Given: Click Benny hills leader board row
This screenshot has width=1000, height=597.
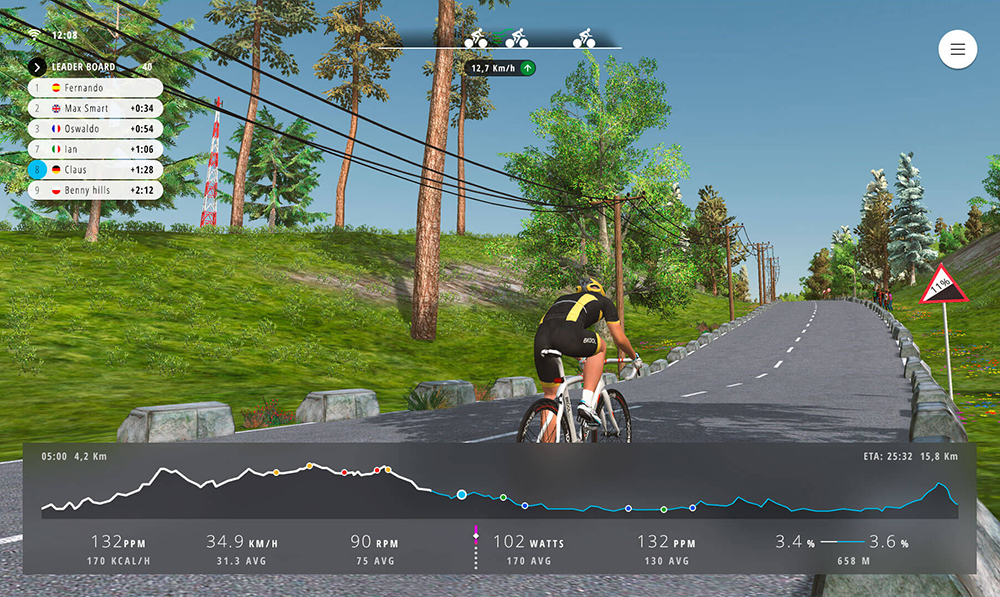Looking at the screenshot, I should pyautogui.click(x=95, y=190).
